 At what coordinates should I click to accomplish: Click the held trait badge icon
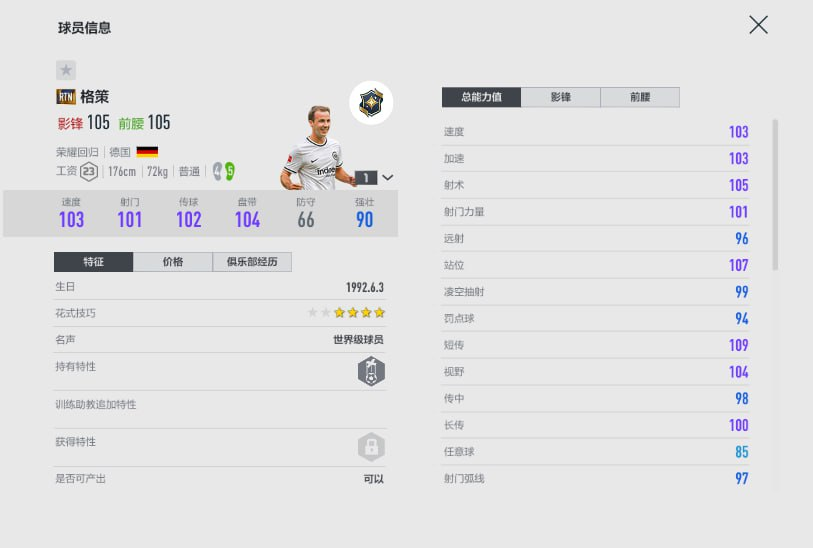tap(371, 372)
